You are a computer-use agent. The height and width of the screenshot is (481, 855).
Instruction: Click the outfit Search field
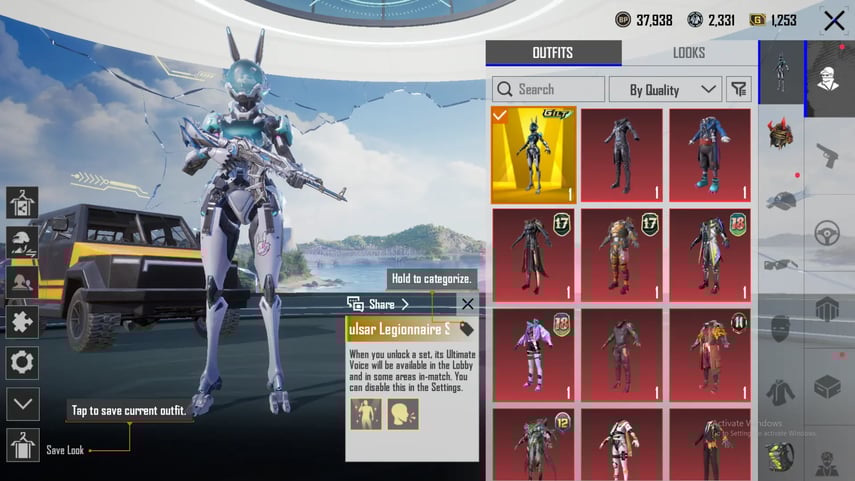pyautogui.click(x=548, y=89)
